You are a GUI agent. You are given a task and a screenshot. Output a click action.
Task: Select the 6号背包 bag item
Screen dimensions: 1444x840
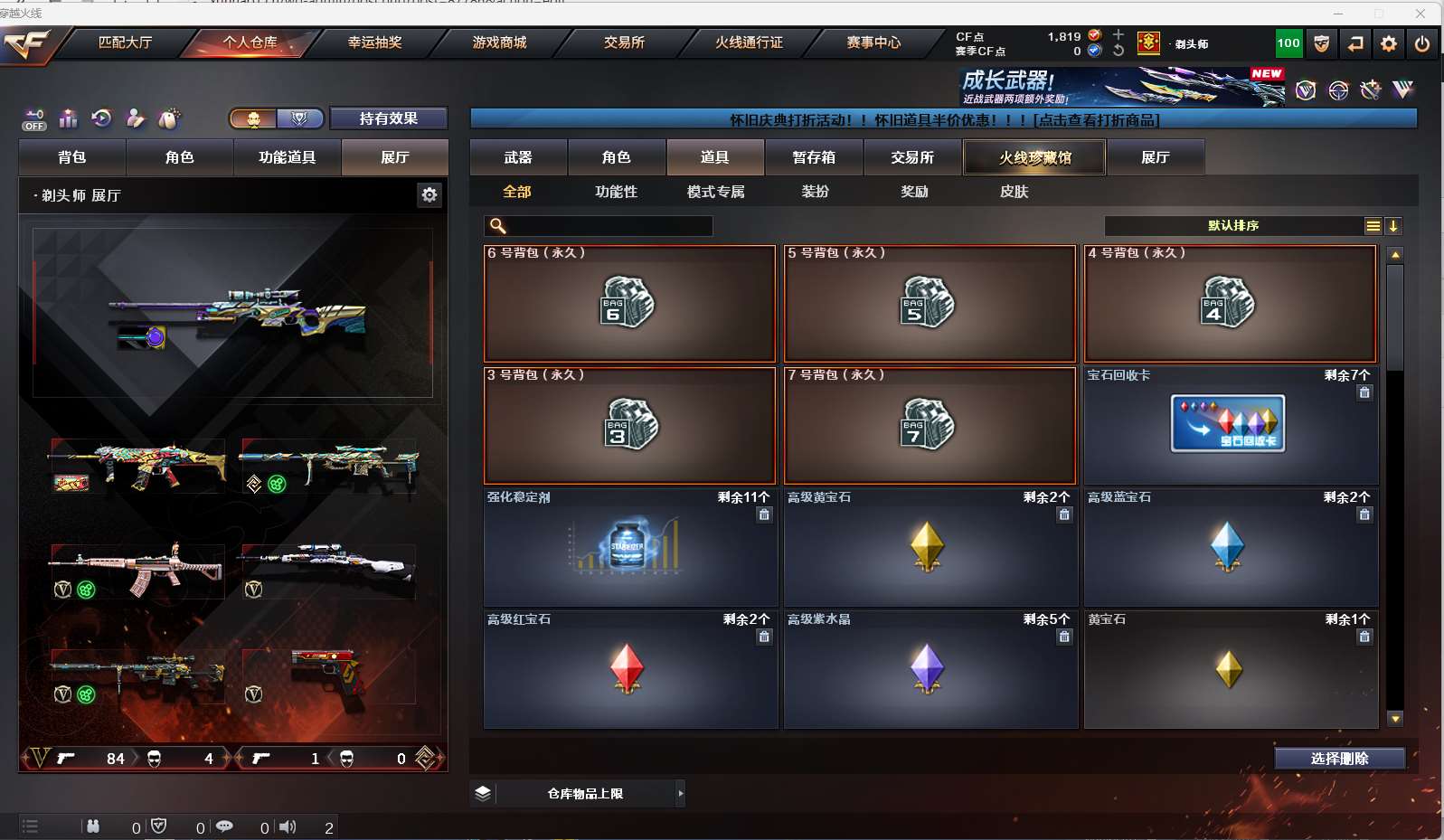(629, 304)
